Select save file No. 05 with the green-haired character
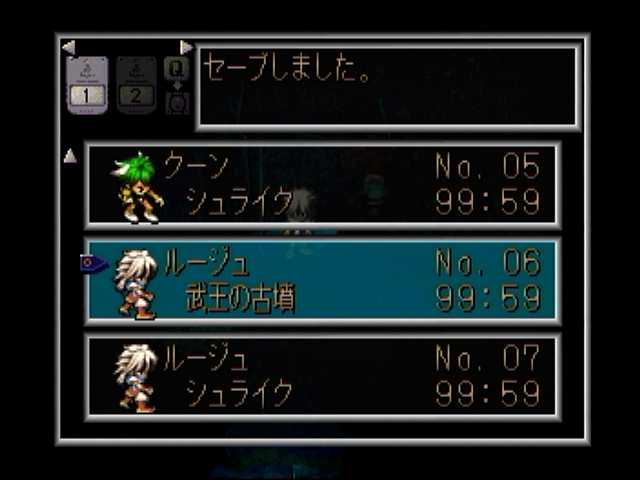 pos(322,185)
